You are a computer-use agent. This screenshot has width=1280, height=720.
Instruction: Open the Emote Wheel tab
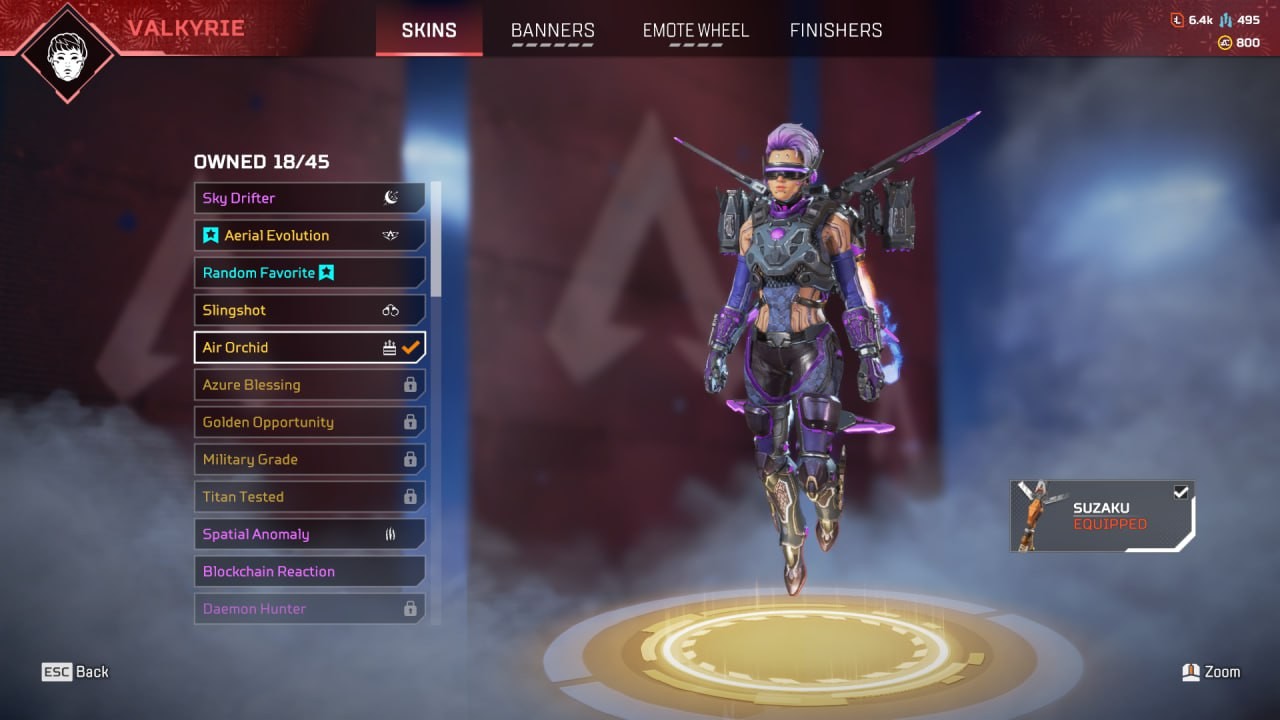[695, 30]
